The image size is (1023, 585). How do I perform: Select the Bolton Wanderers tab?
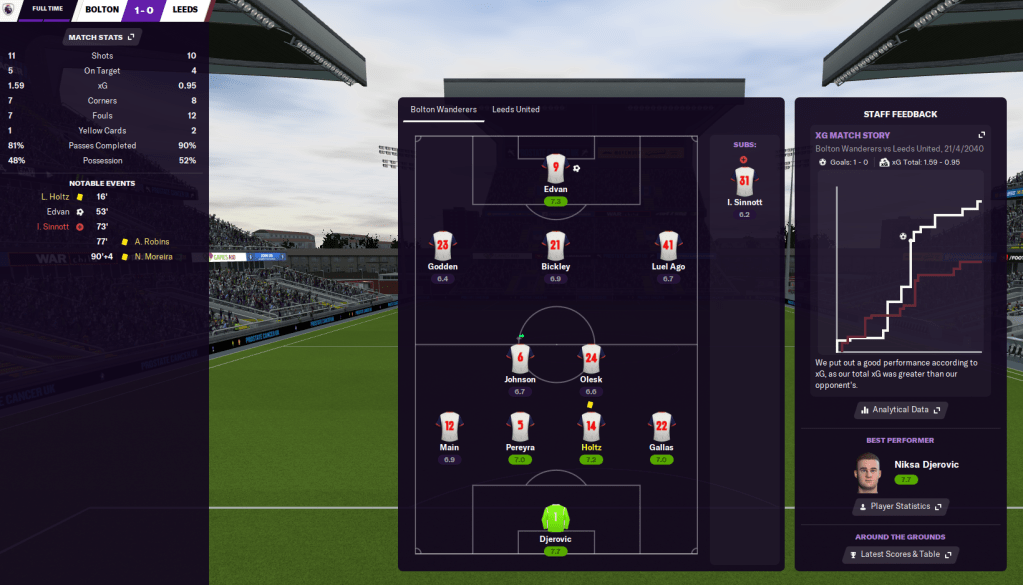coord(443,109)
